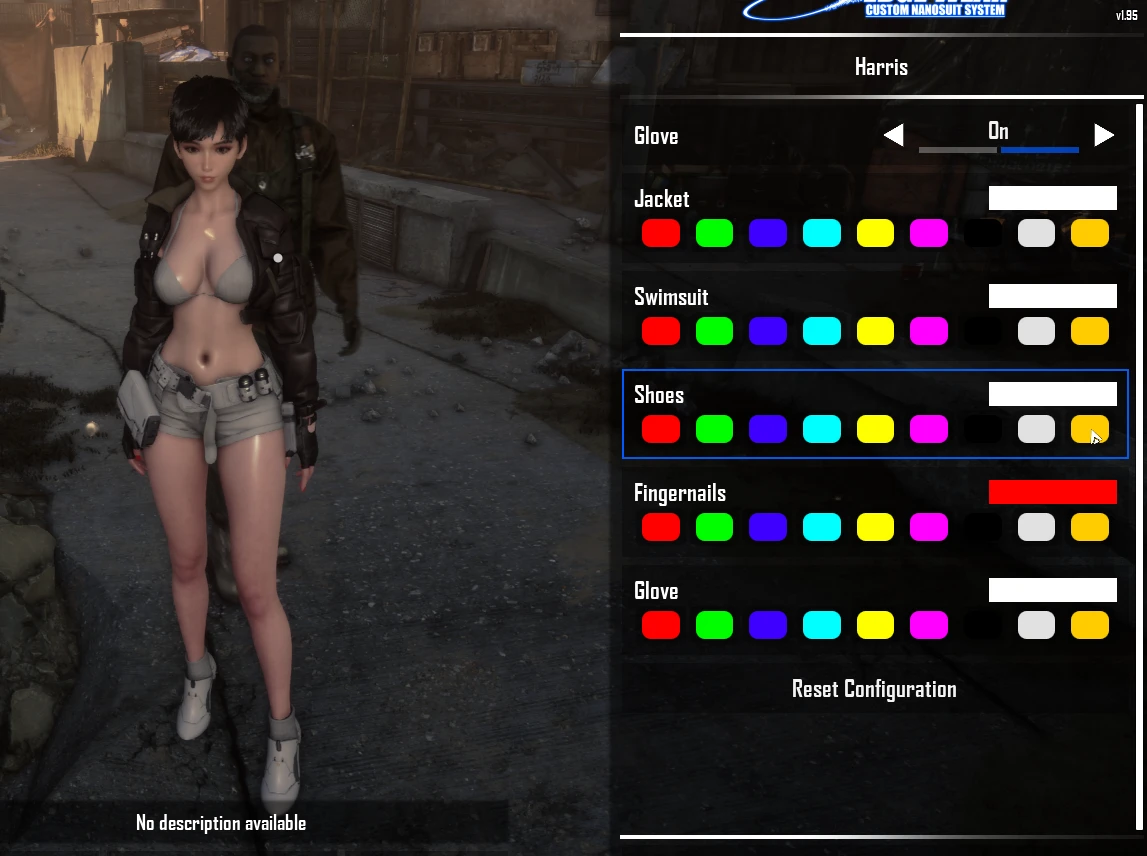Pick the light gray Swimsuit color swatch
Viewport: 1147px width, 856px height.
point(1036,331)
